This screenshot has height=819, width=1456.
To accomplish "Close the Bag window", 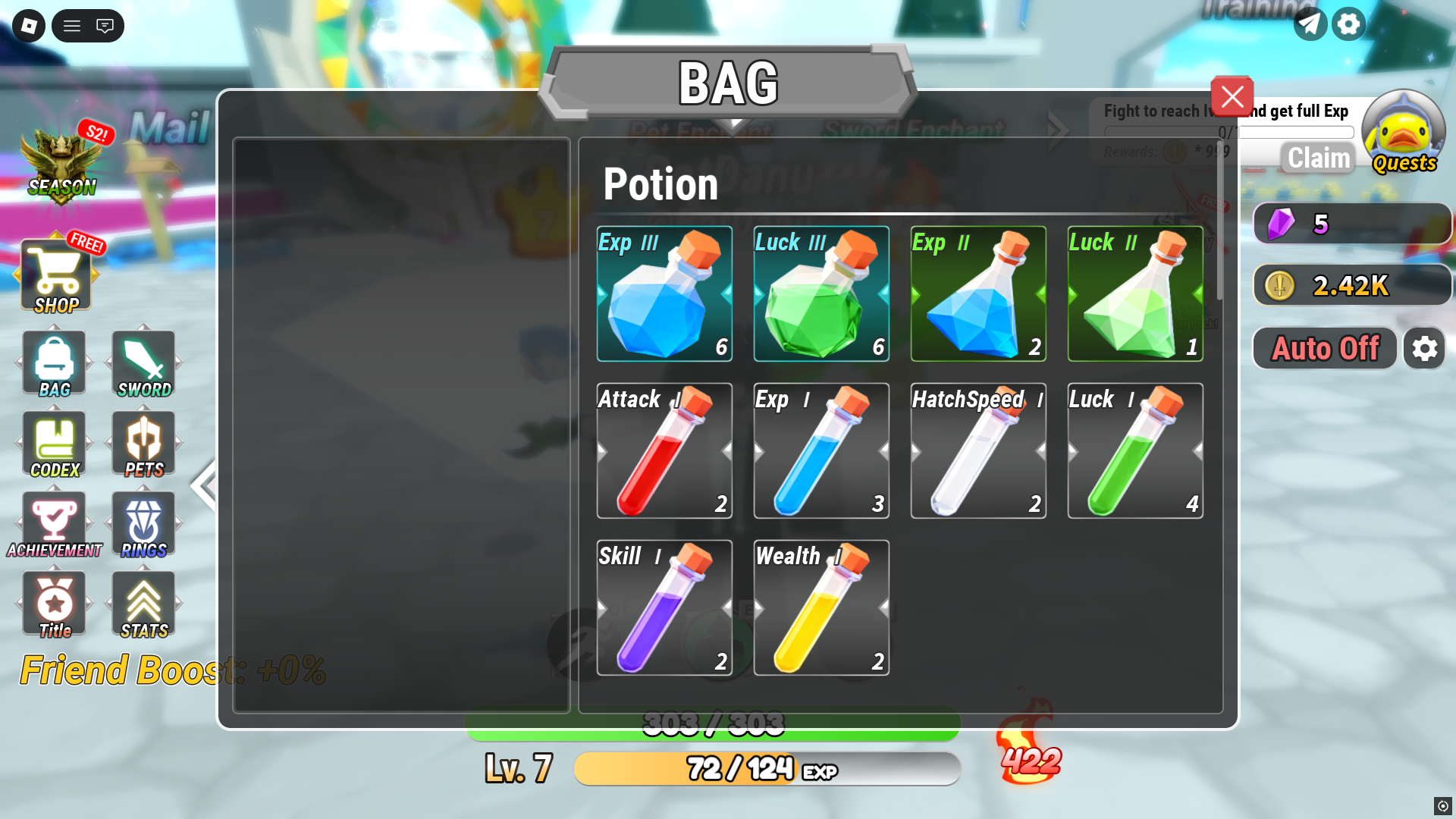I will 1232,96.
